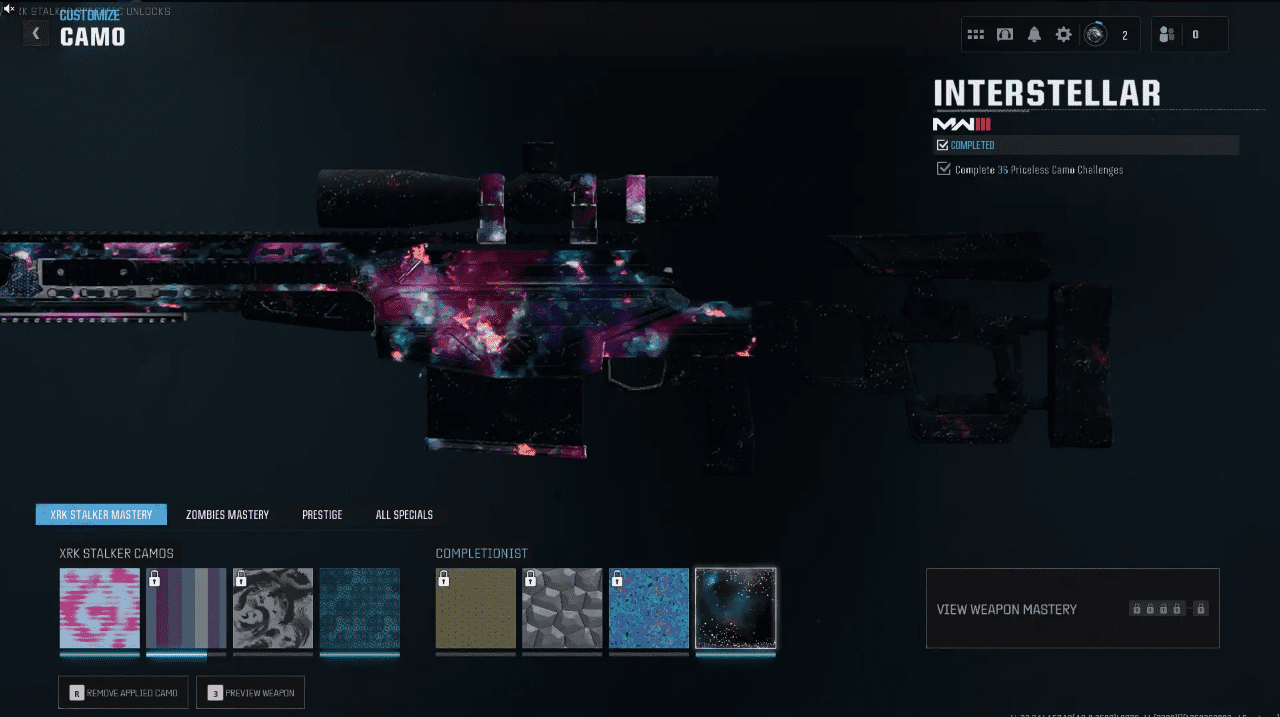
Task: Open the Prestige camo tab
Action: coord(322,515)
